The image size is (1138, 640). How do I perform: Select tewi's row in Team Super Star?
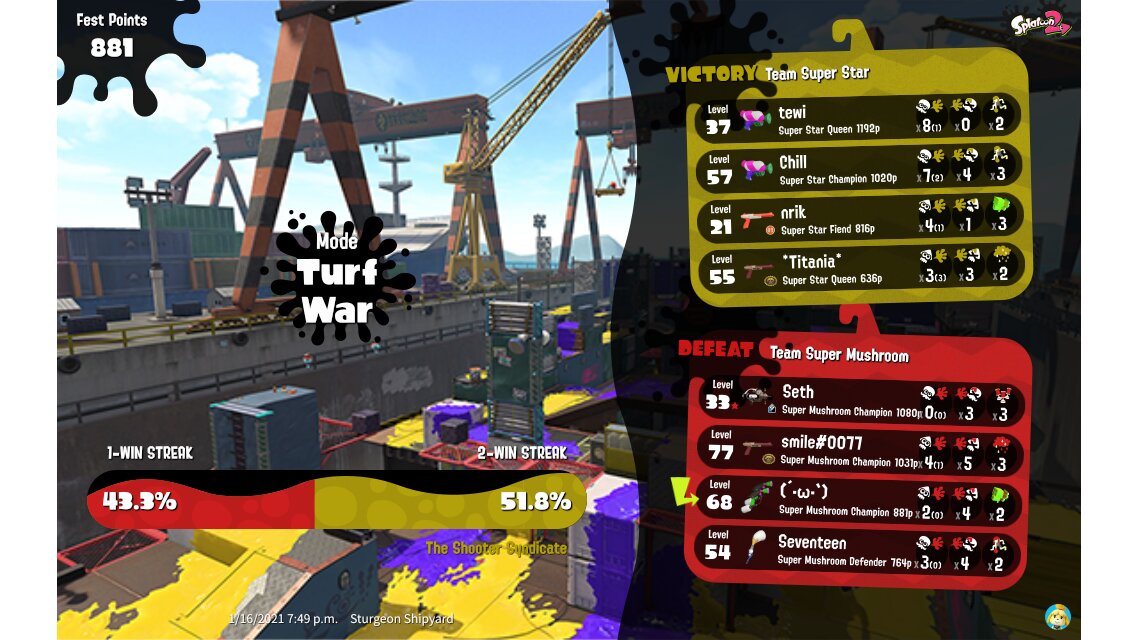pyautogui.click(x=860, y=117)
